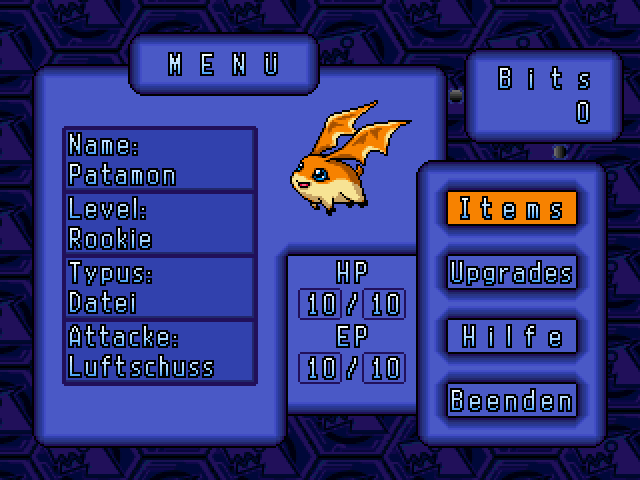Open the Items menu entry
This screenshot has height=480, width=640.
click(x=511, y=209)
